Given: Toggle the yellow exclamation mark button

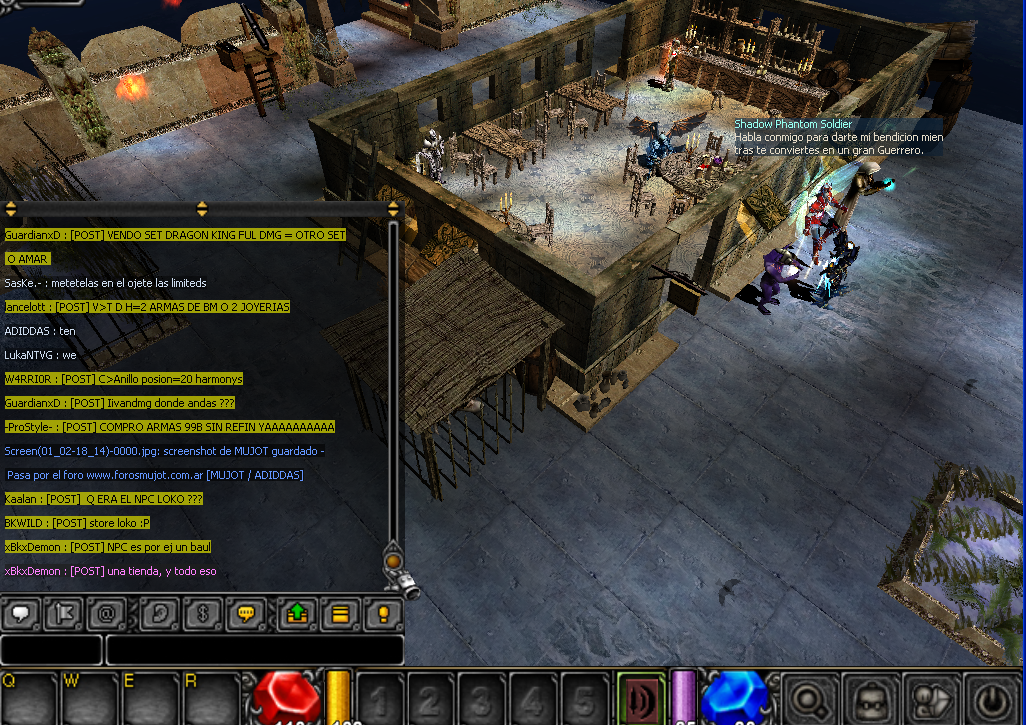Looking at the screenshot, I should pyautogui.click(x=383, y=613).
